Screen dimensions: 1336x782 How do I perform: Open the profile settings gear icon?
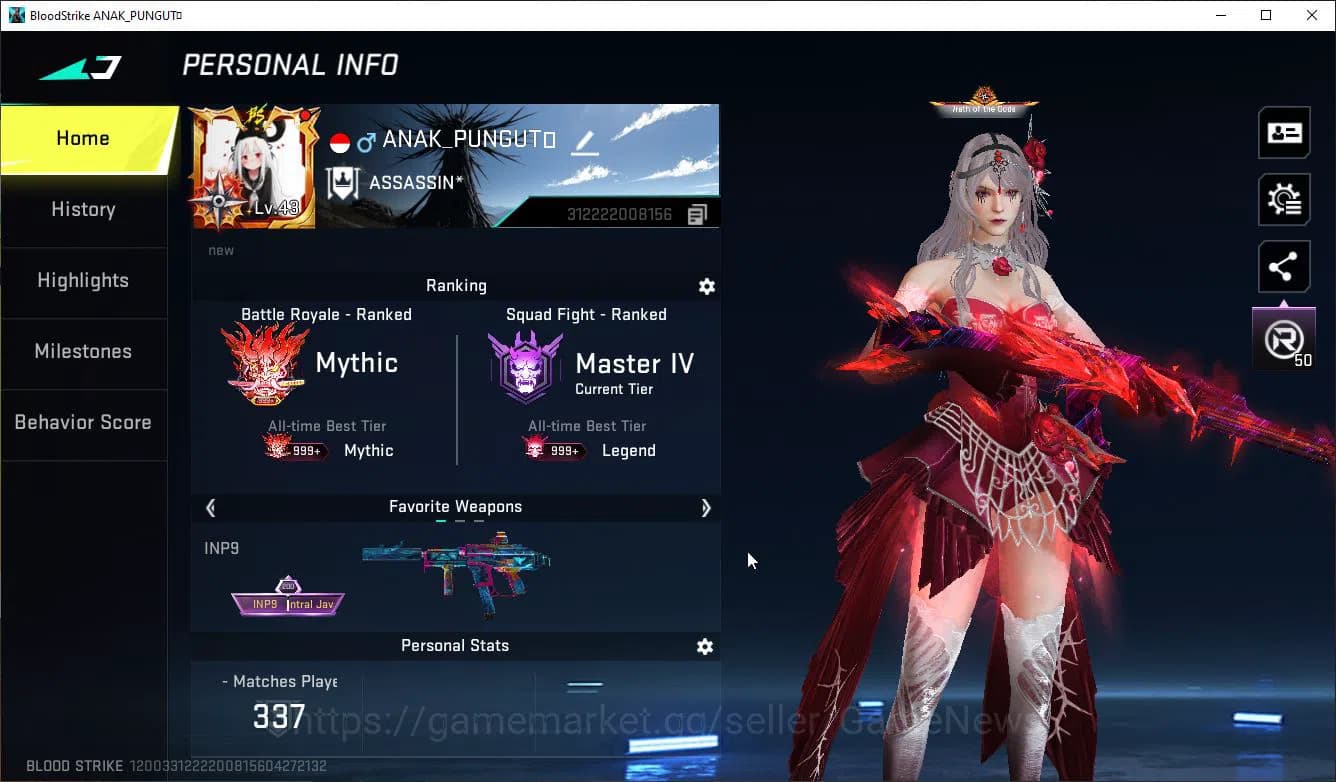click(1284, 199)
